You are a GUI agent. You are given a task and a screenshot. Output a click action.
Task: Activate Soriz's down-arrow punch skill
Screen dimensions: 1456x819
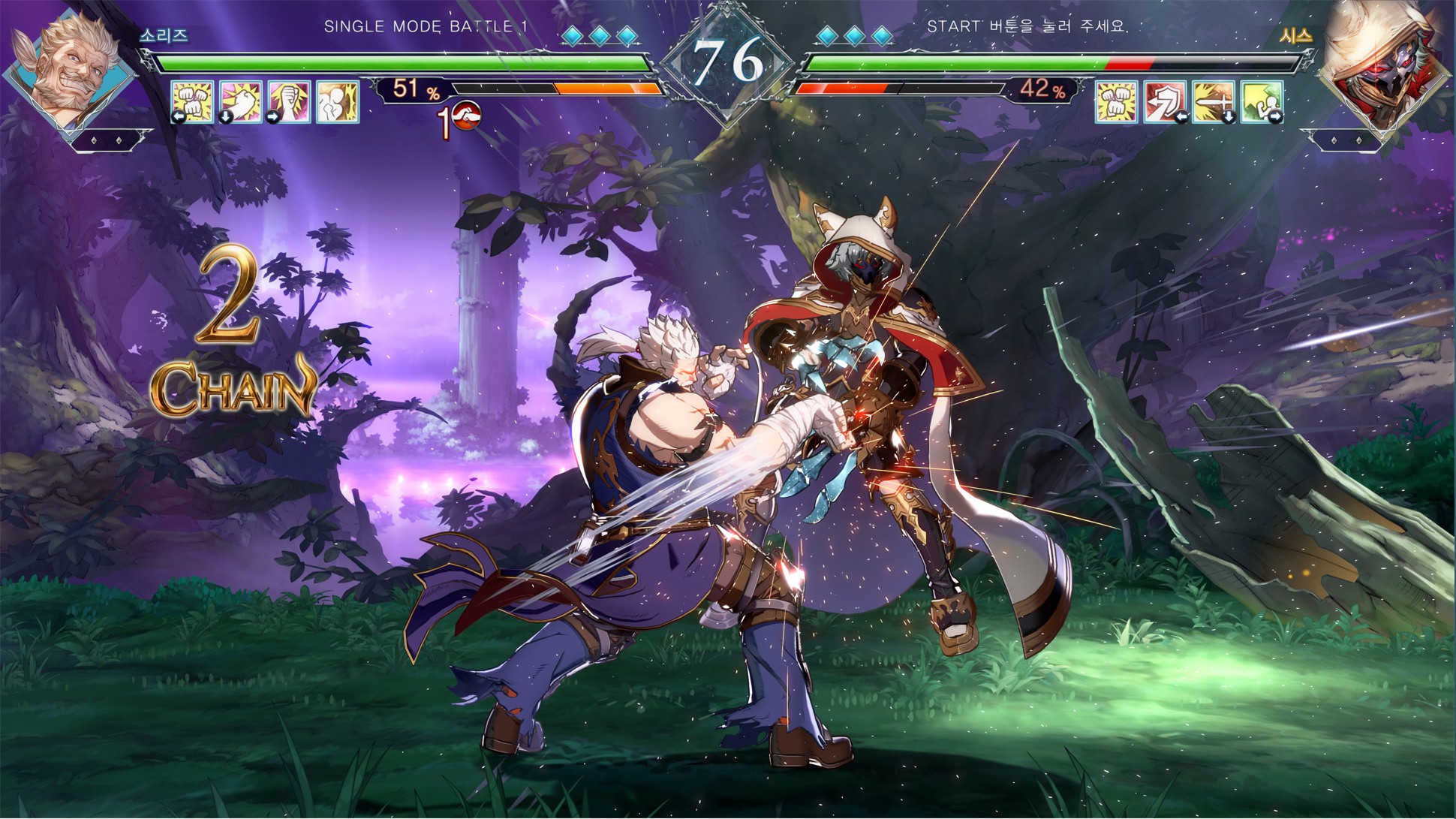pyautogui.click(x=241, y=101)
